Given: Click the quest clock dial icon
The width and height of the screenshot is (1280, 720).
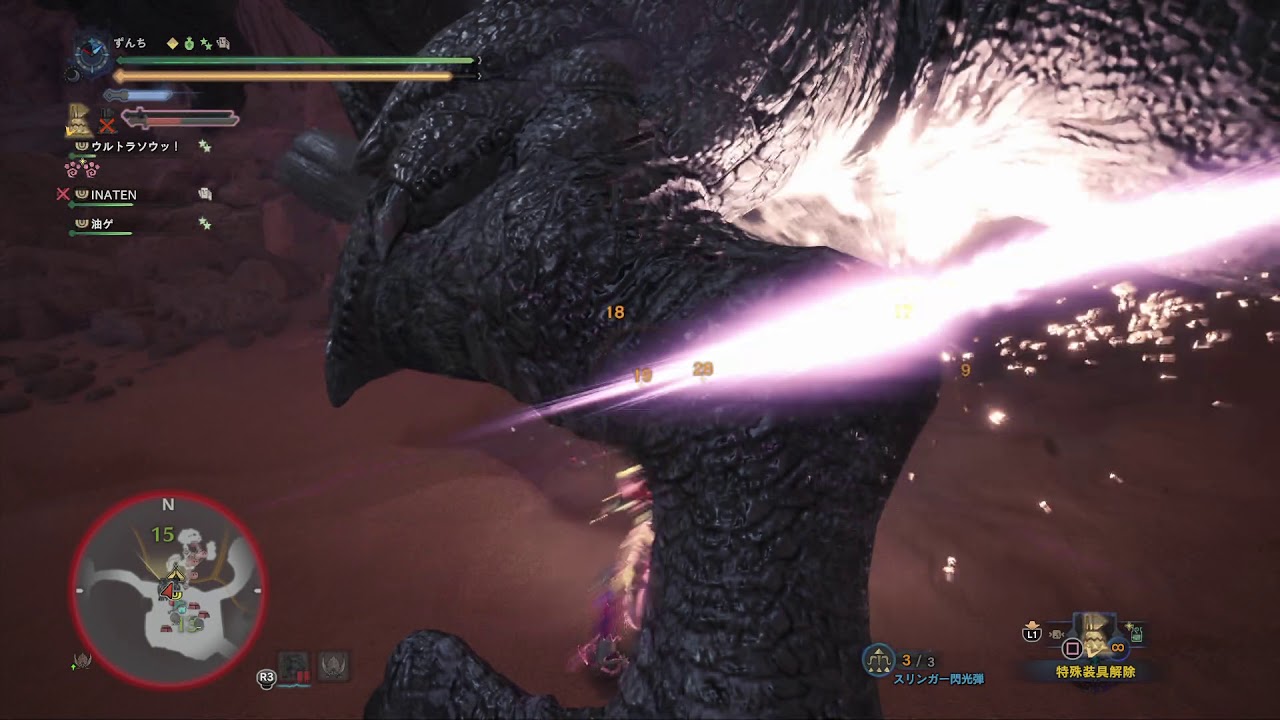Looking at the screenshot, I should [93, 51].
